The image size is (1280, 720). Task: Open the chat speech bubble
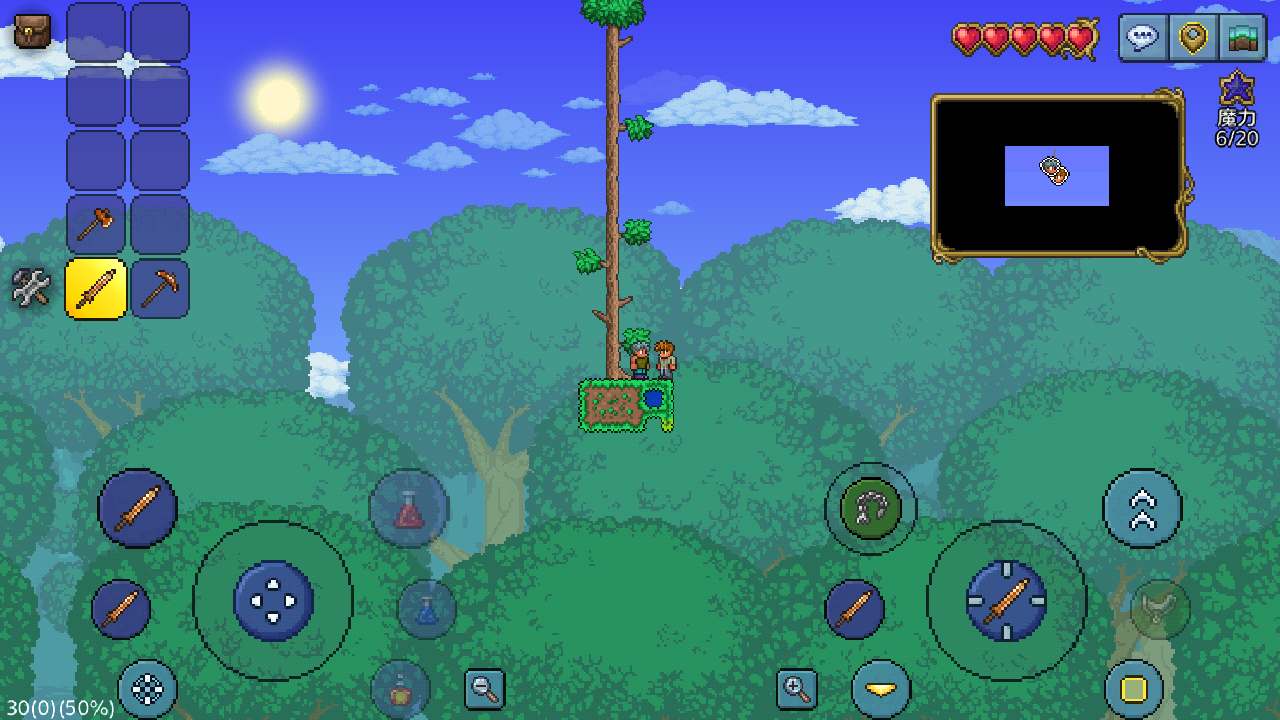coord(1143,38)
